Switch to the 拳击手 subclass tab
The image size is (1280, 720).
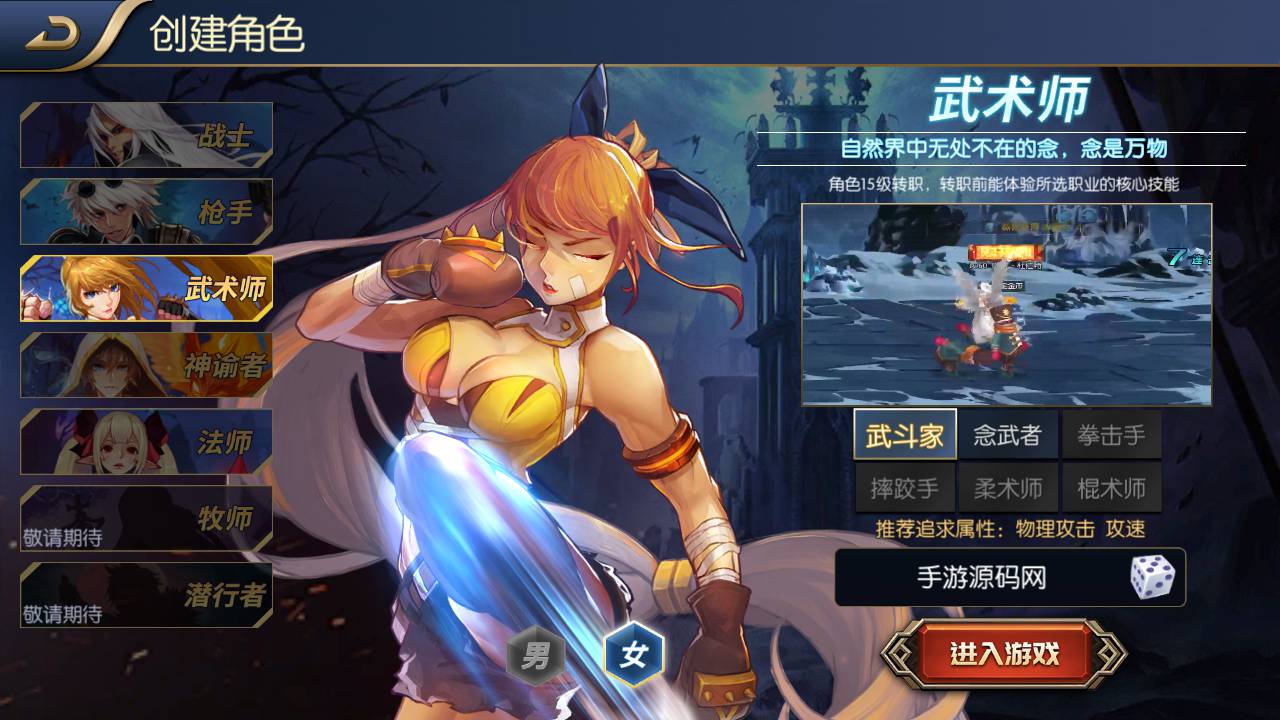1113,434
